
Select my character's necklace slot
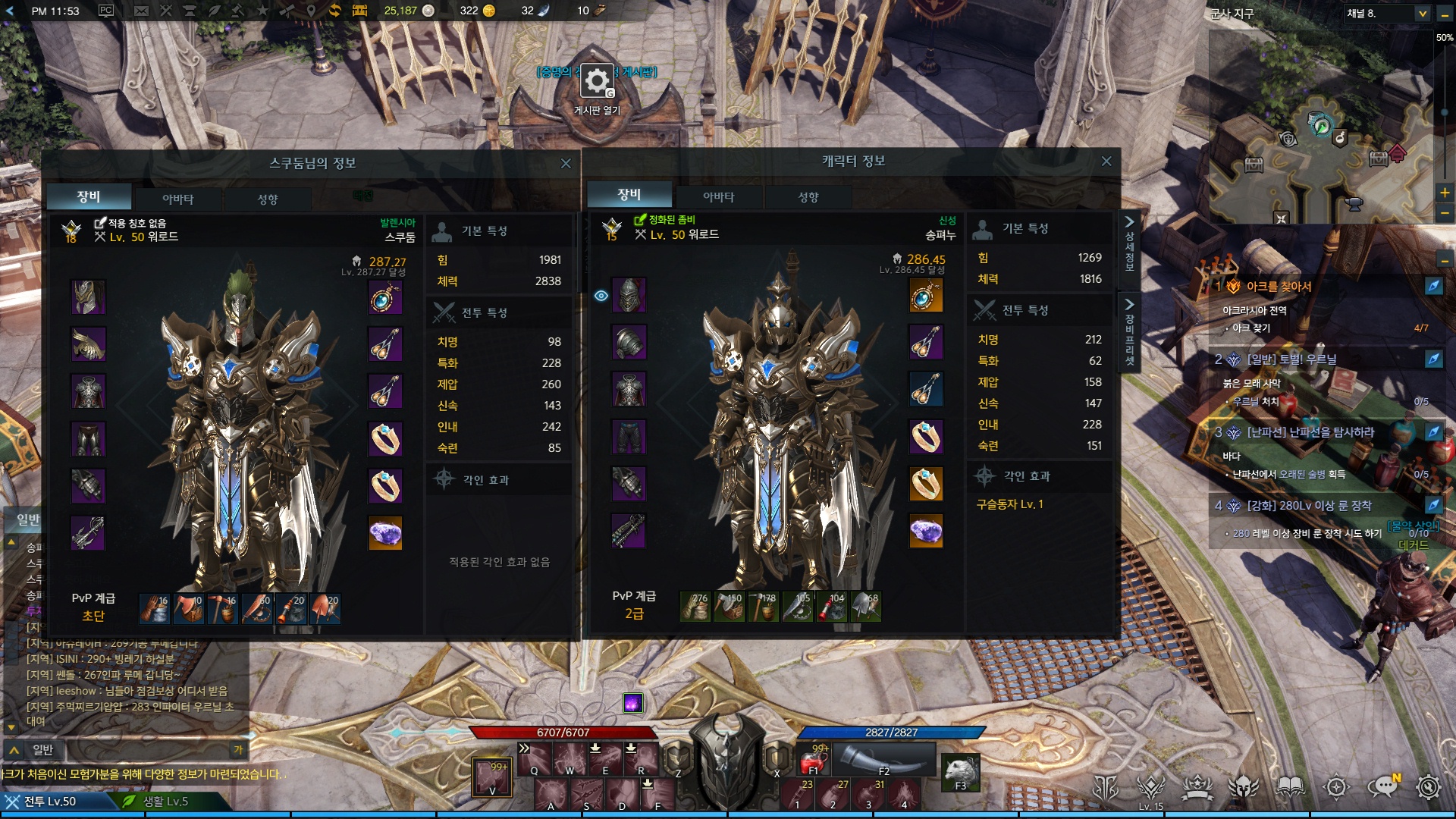(925, 296)
